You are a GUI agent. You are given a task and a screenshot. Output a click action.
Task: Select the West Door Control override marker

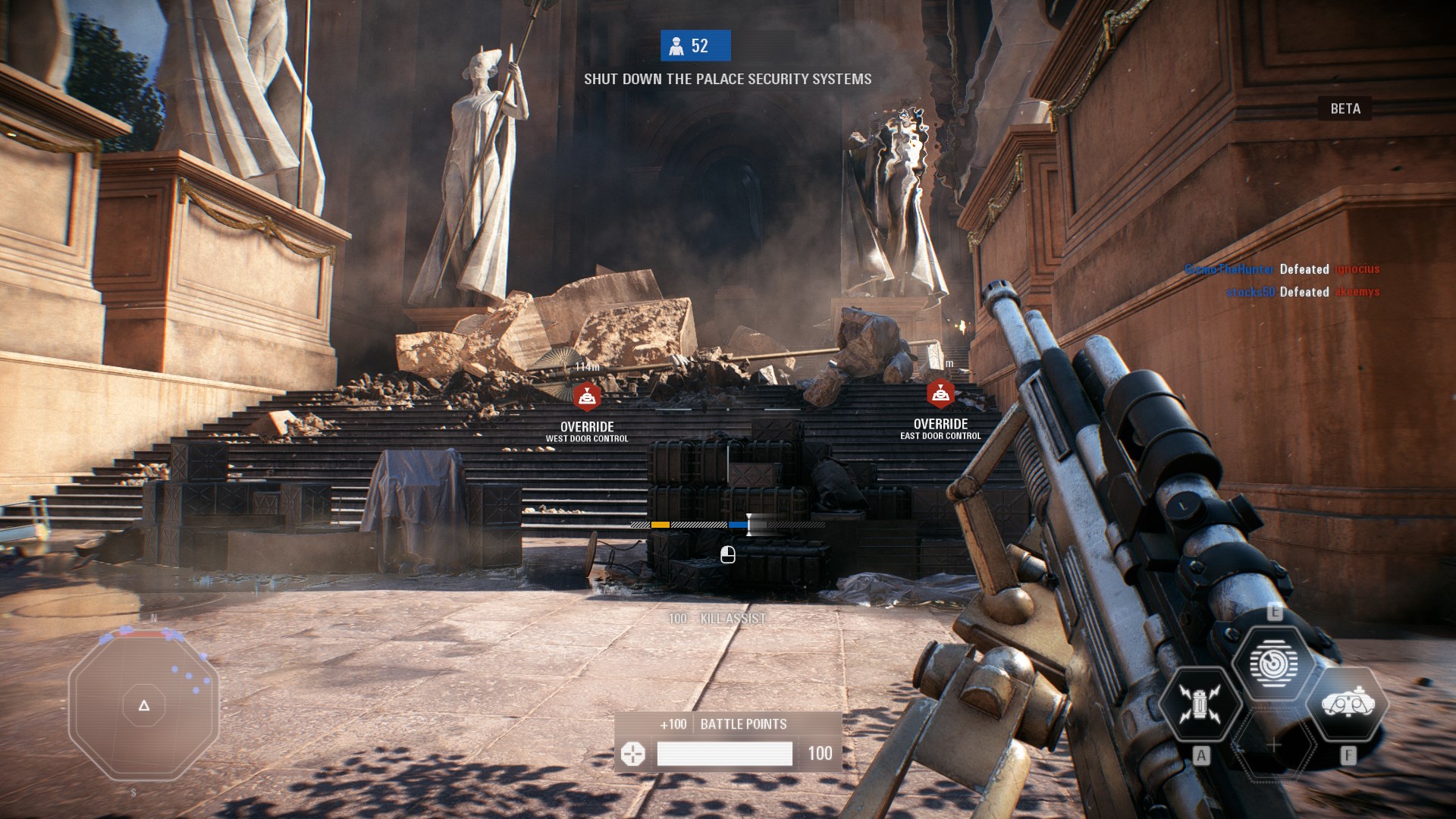(x=587, y=397)
